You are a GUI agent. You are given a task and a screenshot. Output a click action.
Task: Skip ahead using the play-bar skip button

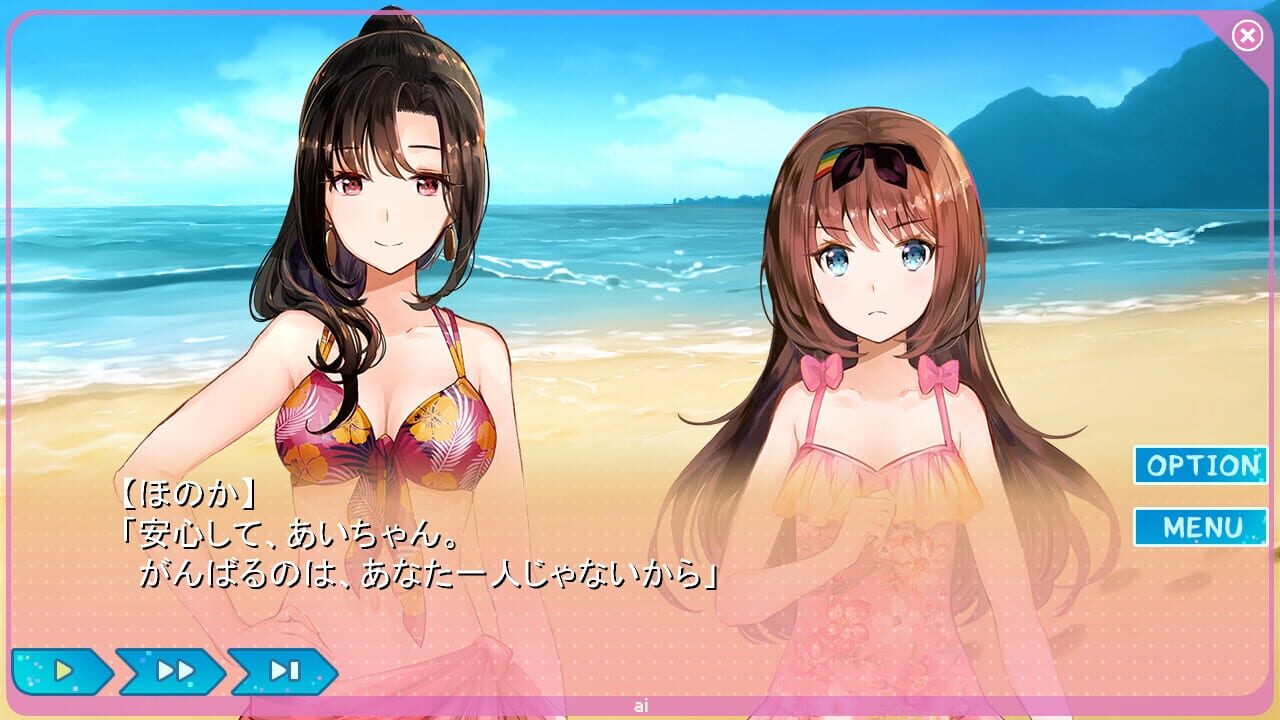coord(284,671)
